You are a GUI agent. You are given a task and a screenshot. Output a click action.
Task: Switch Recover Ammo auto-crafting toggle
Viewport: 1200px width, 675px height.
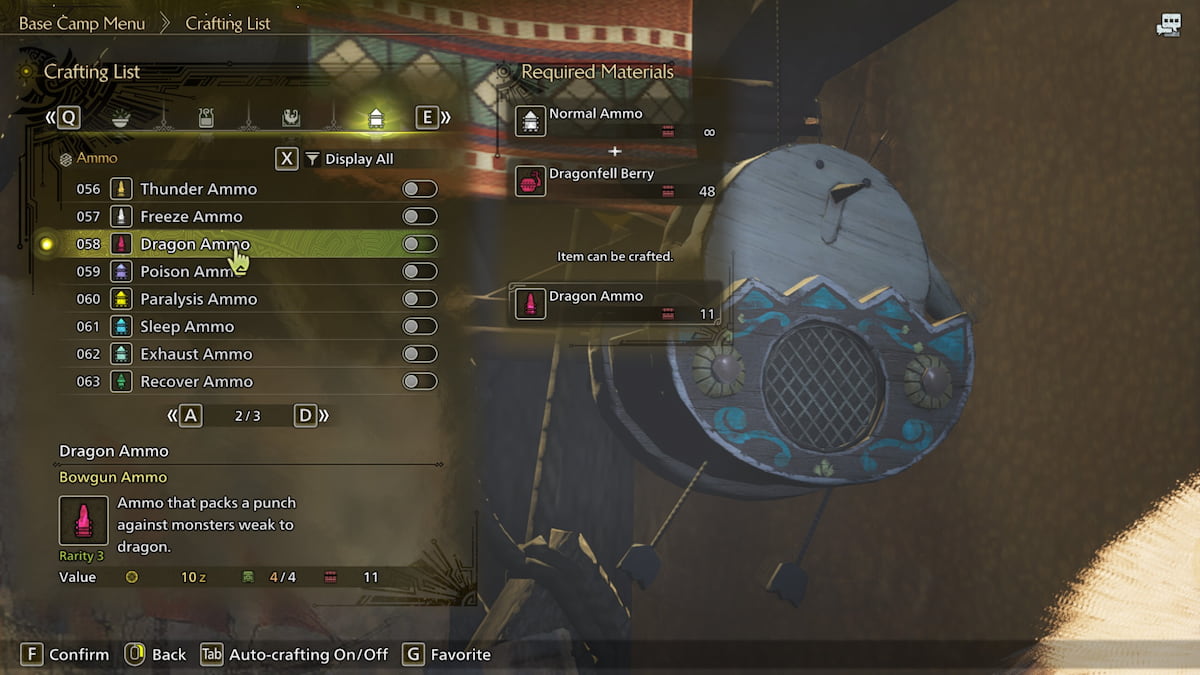pyautogui.click(x=420, y=381)
